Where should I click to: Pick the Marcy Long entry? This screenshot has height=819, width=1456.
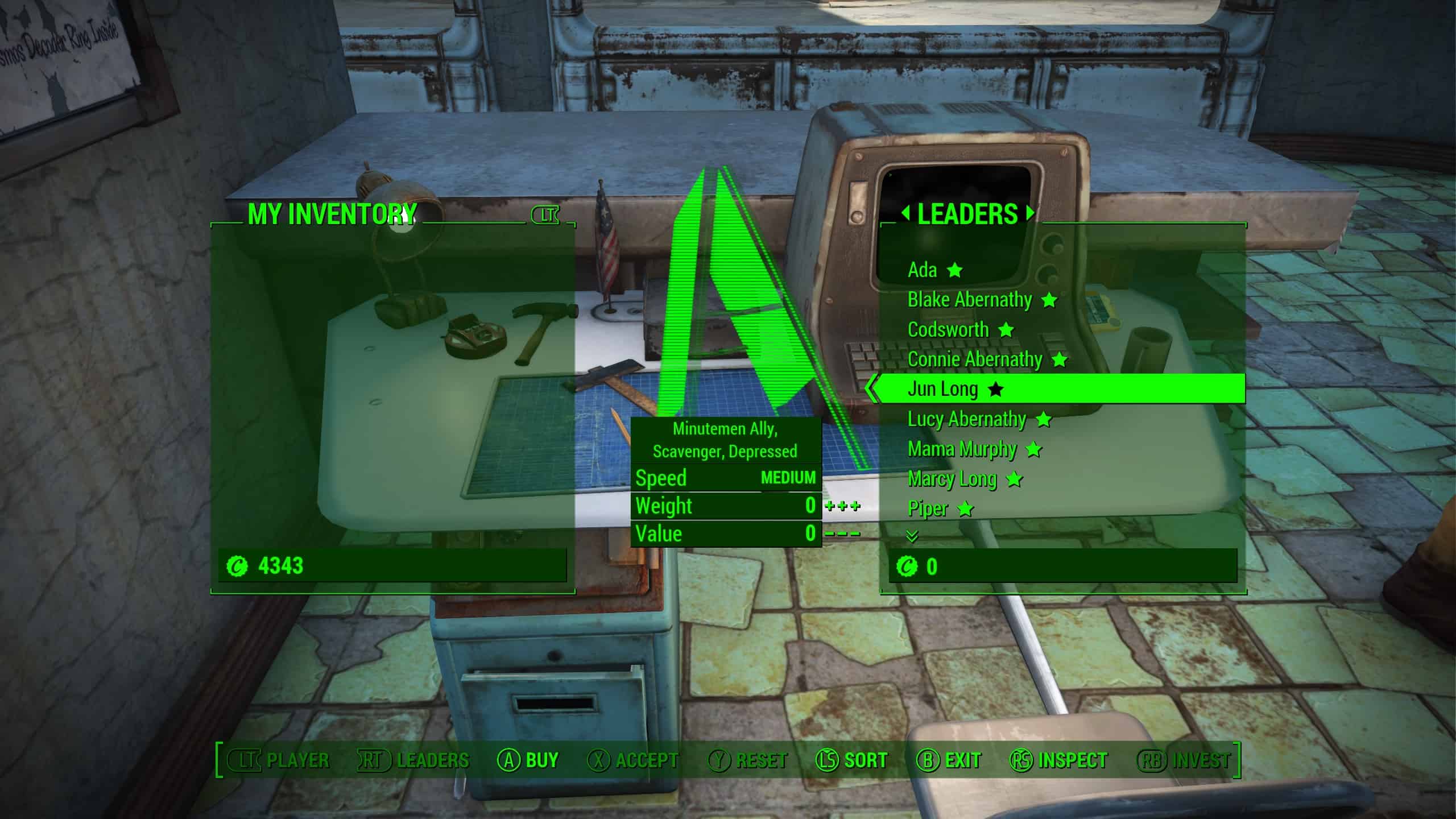point(952,479)
